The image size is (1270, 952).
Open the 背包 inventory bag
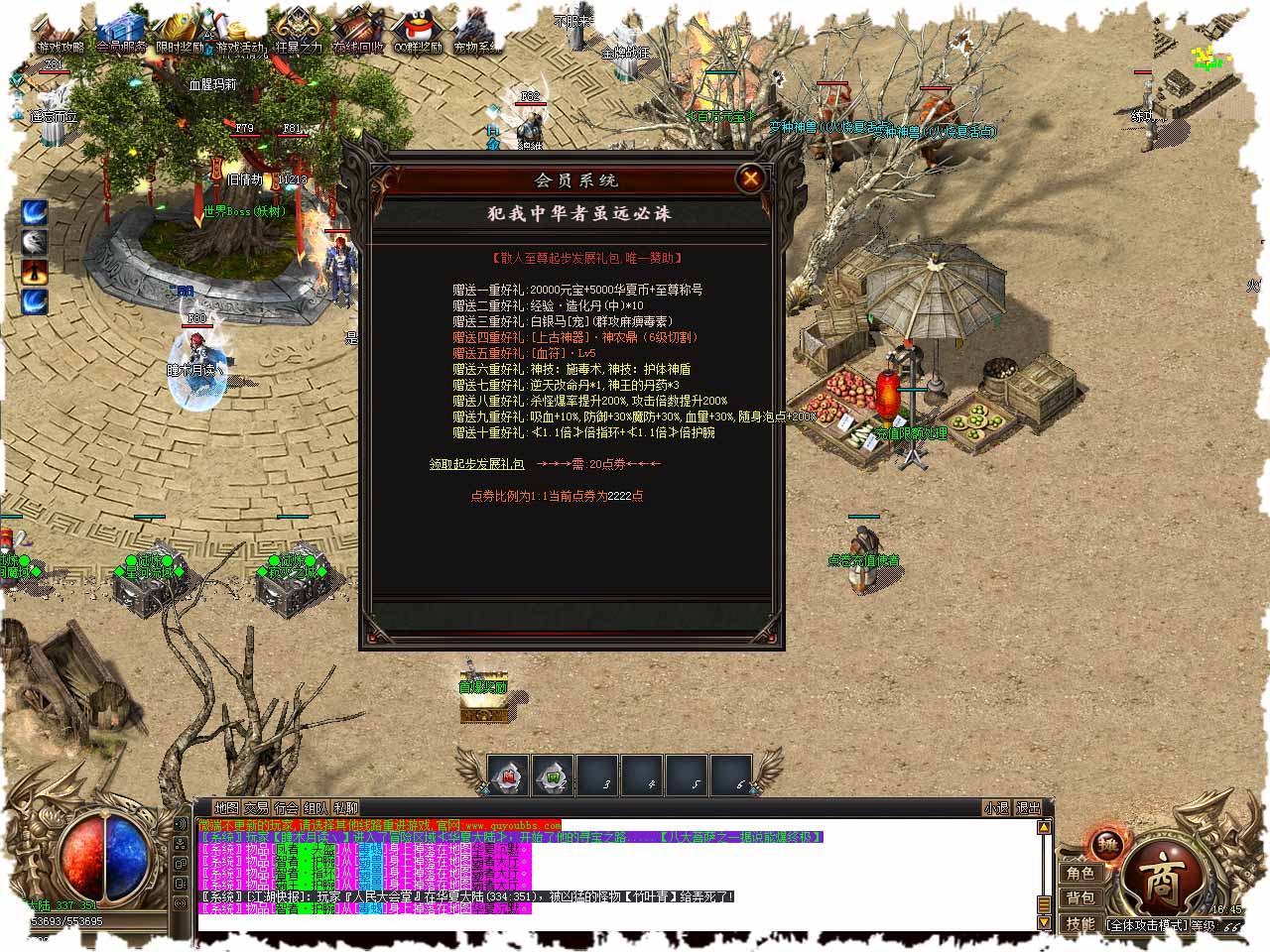tap(1080, 897)
